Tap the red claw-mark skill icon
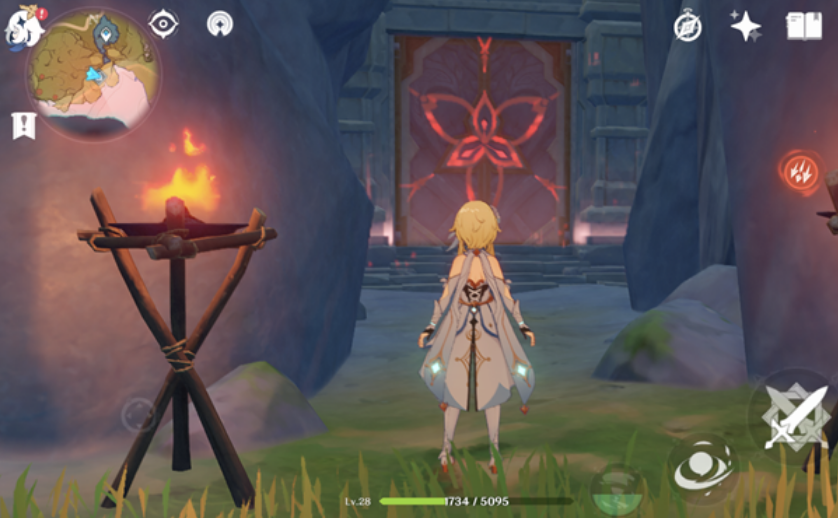Screen dimensions: 838x518 tap(800, 173)
